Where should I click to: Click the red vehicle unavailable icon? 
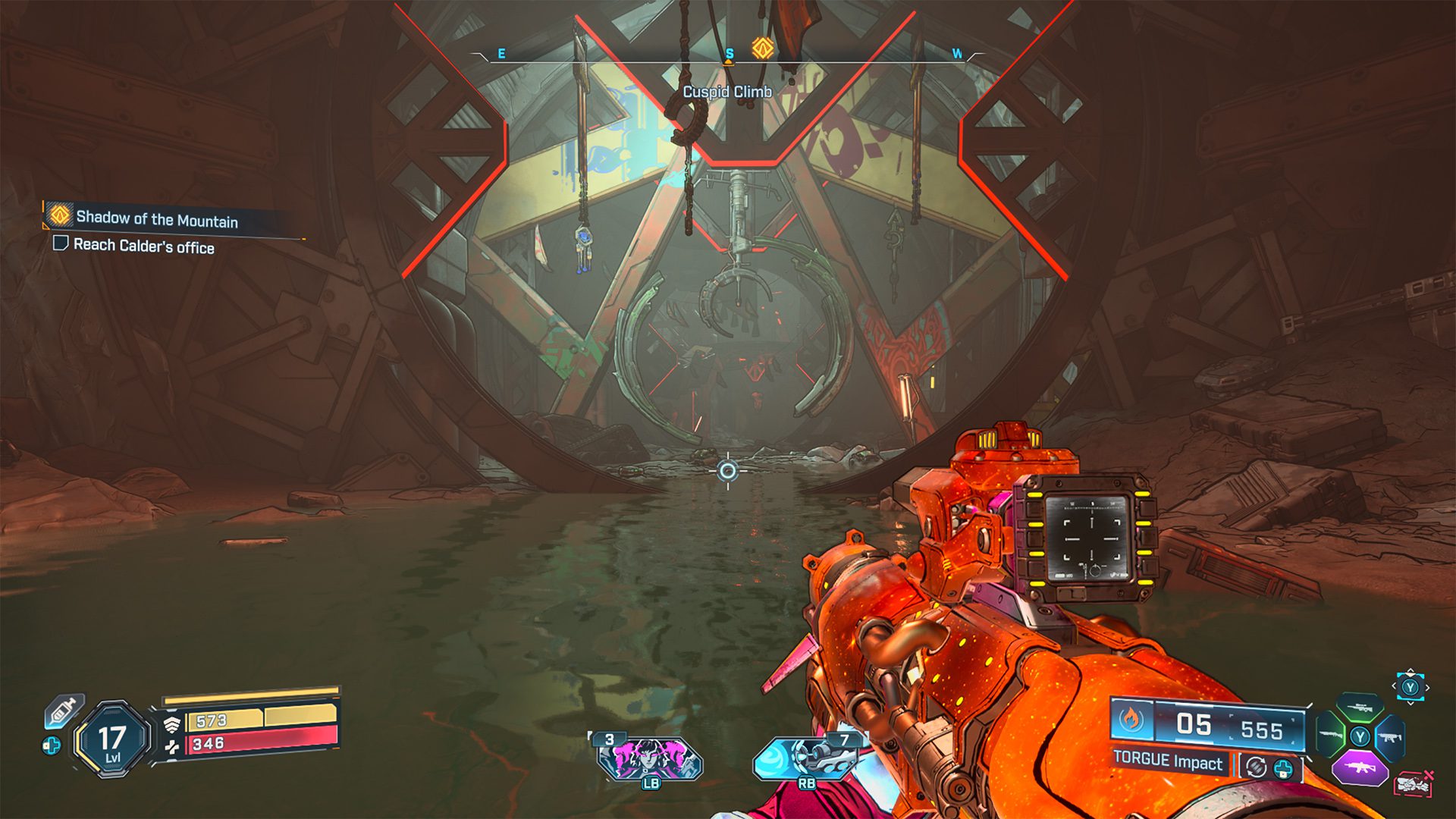tap(1411, 783)
